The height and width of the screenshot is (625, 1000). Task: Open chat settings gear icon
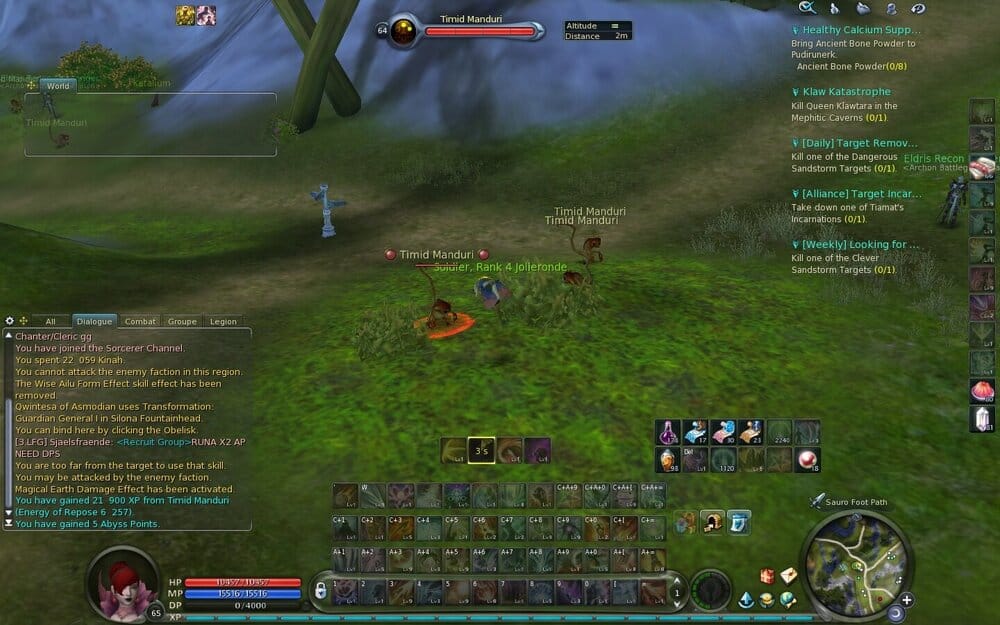[x=10, y=320]
